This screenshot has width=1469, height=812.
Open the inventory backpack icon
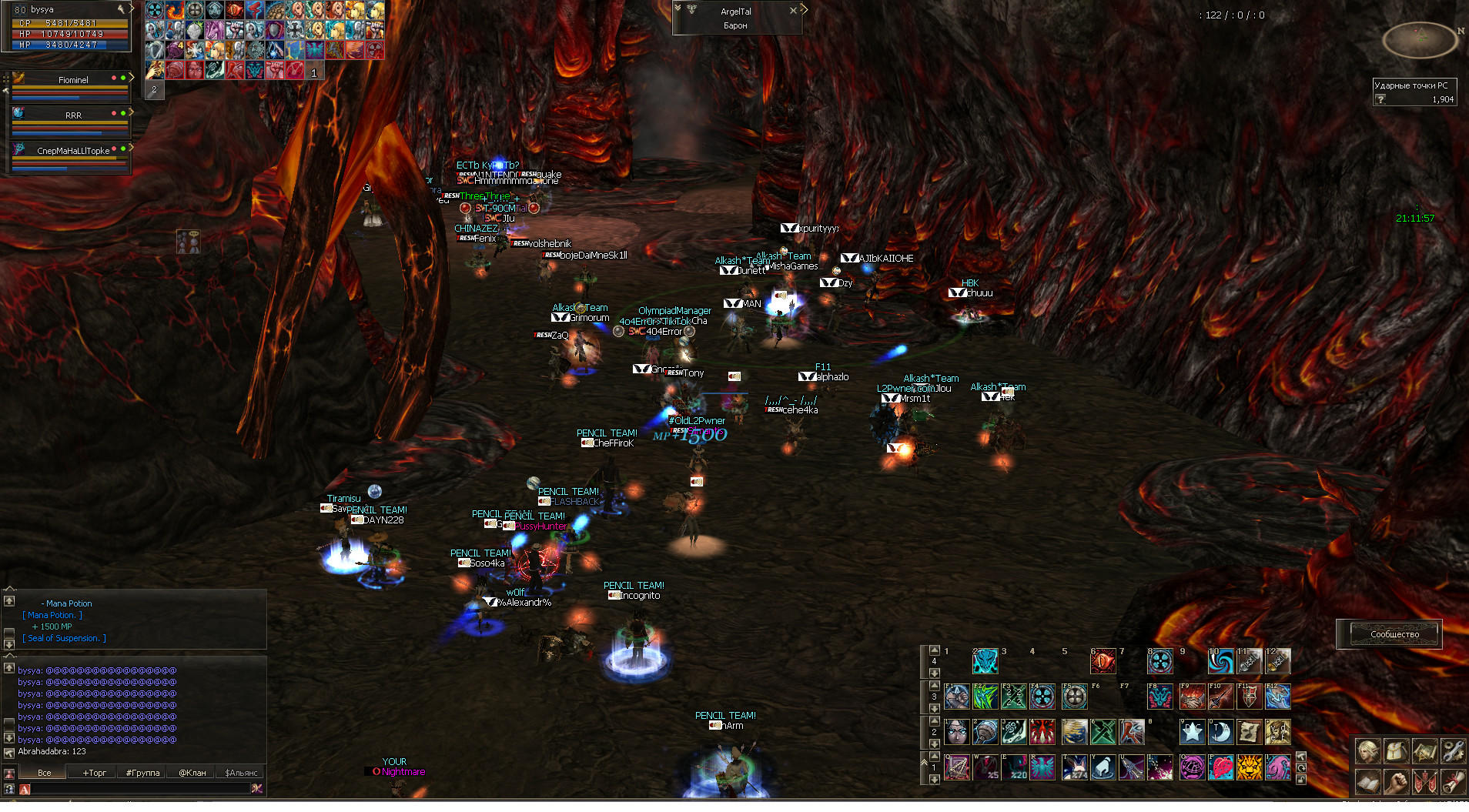point(1397,750)
